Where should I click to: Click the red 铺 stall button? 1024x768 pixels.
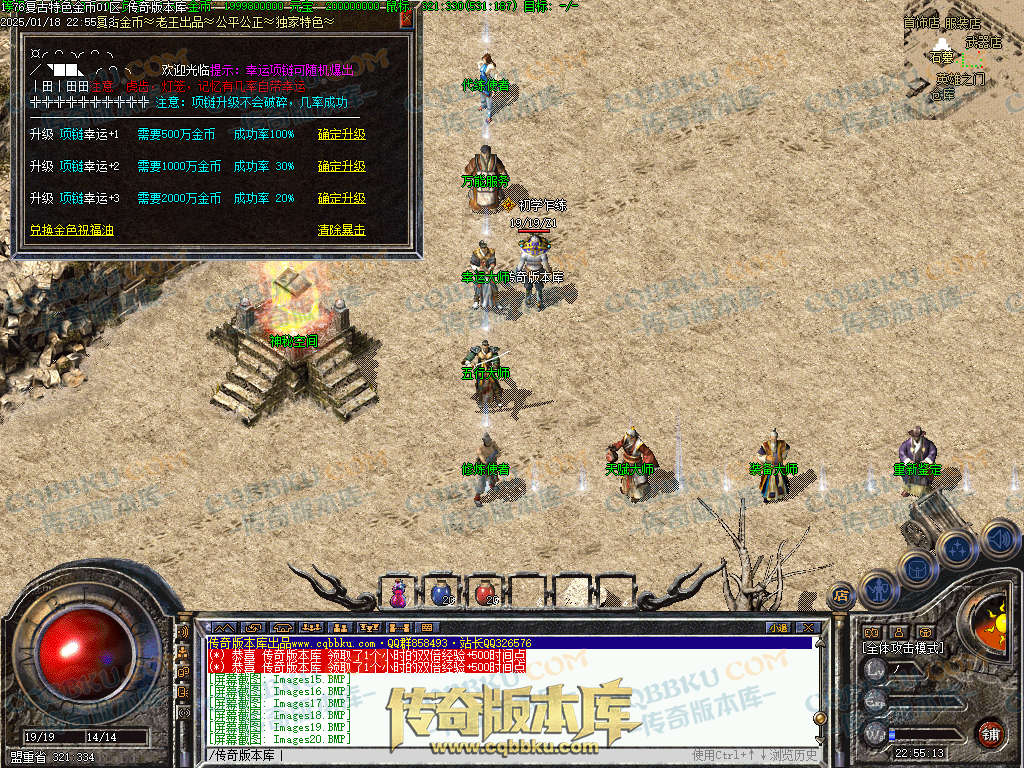(x=990, y=733)
